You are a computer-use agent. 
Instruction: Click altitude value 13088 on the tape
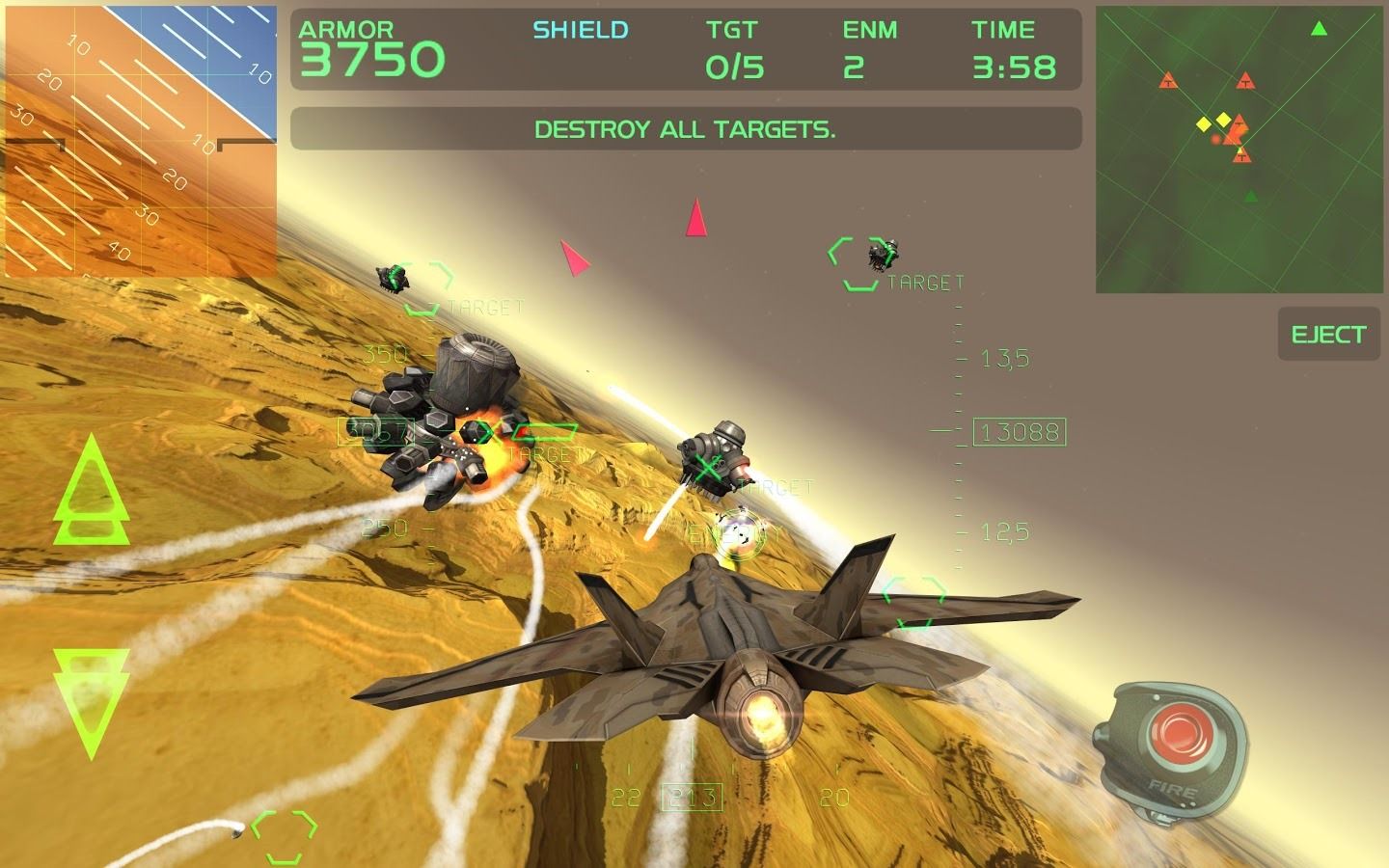coord(1020,434)
